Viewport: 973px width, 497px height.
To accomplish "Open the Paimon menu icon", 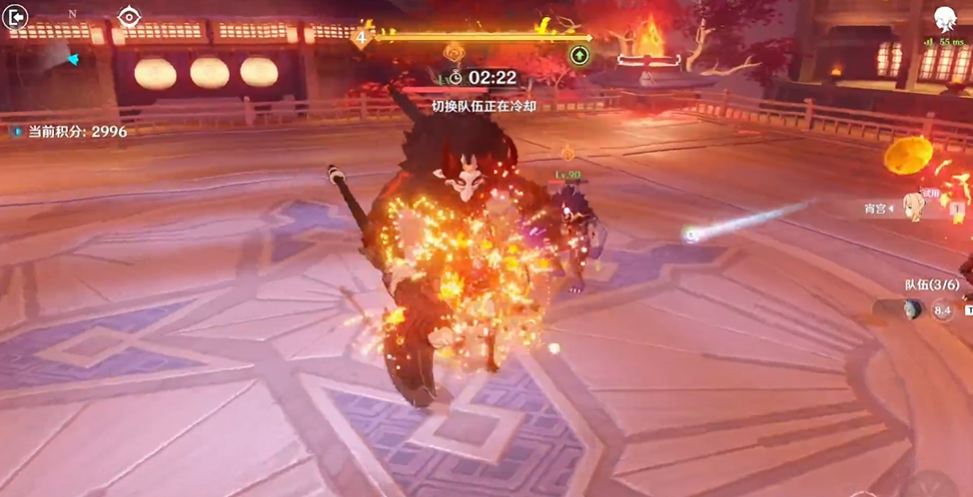I will click(945, 18).
